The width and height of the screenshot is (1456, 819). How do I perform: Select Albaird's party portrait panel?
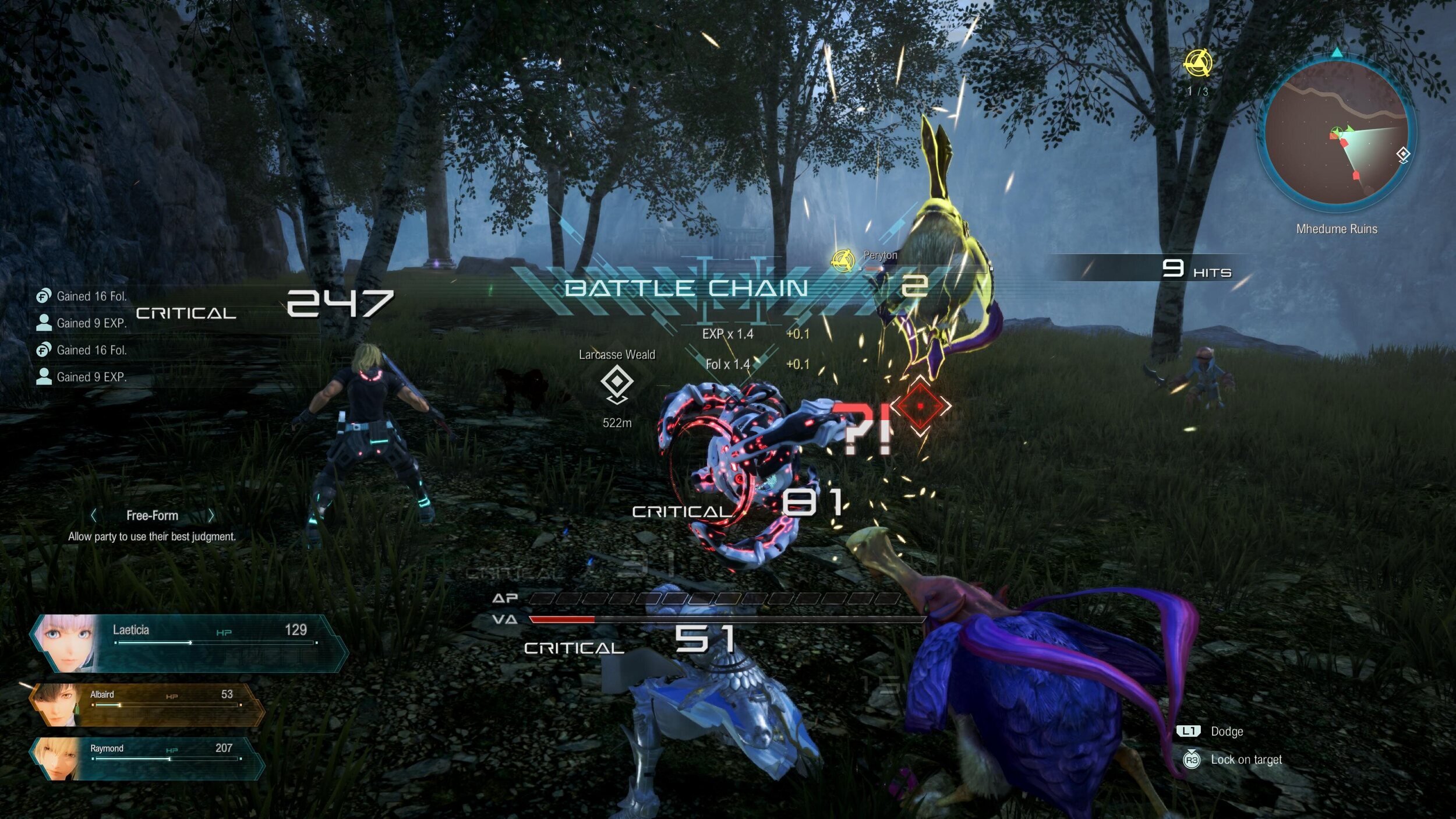(146, 705)
